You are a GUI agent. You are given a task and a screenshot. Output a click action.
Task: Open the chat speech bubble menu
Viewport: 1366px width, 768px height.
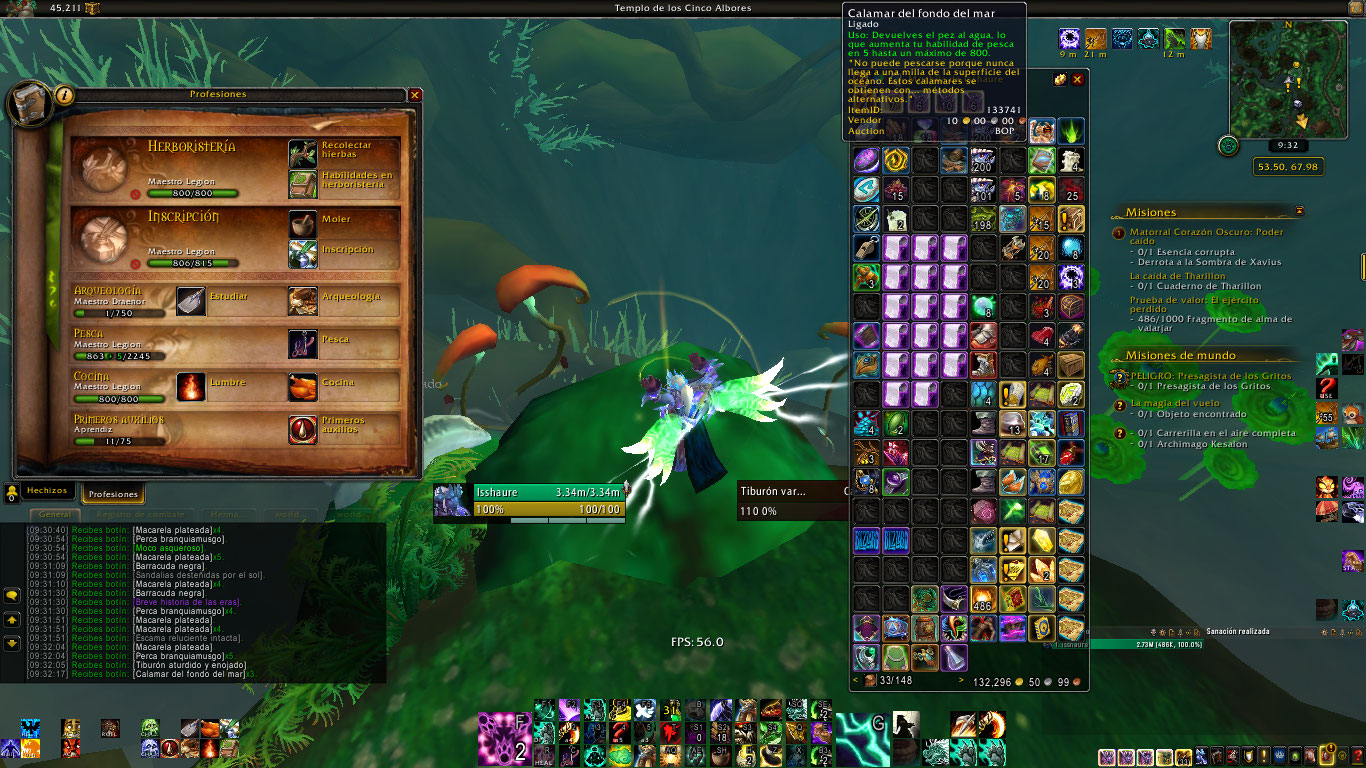pyautogui.click(x=12, y=595)
